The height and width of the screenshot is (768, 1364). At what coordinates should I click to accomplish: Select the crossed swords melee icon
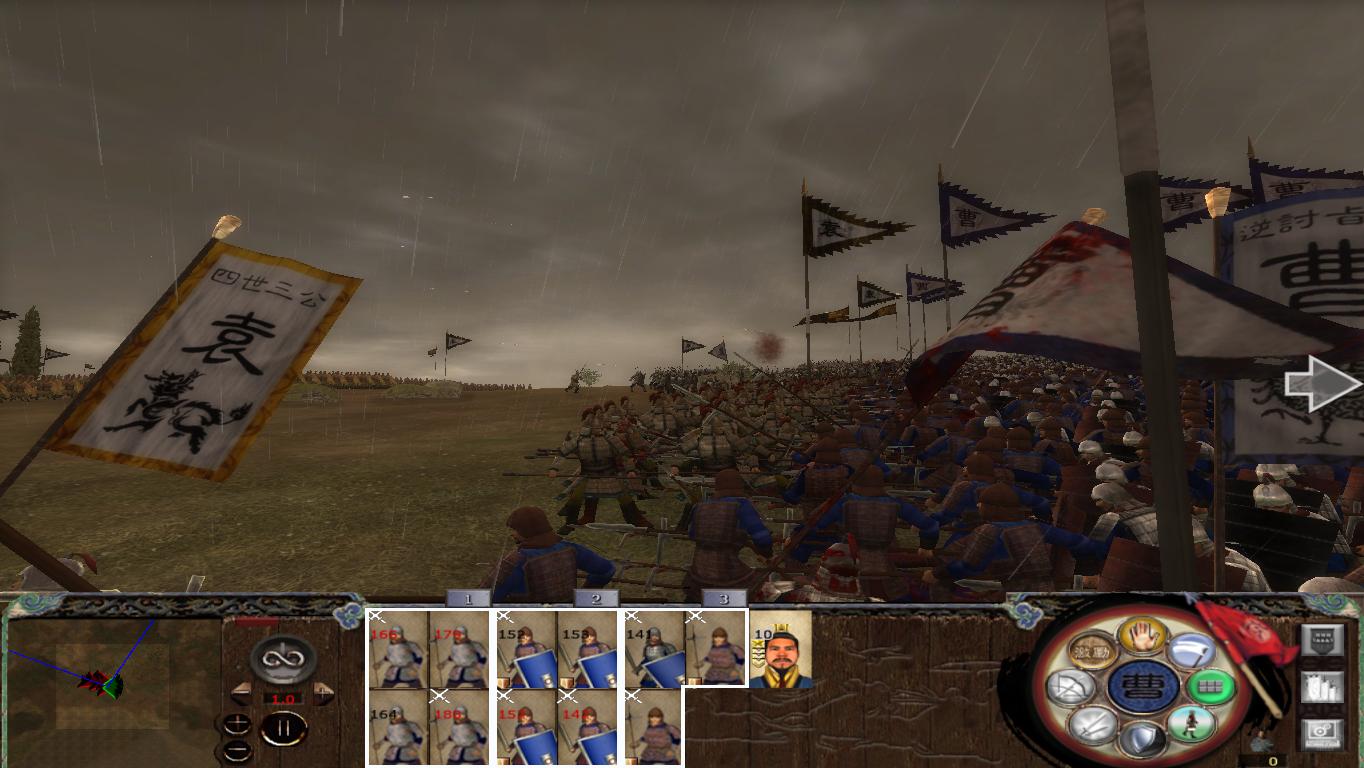[1095, 726]
